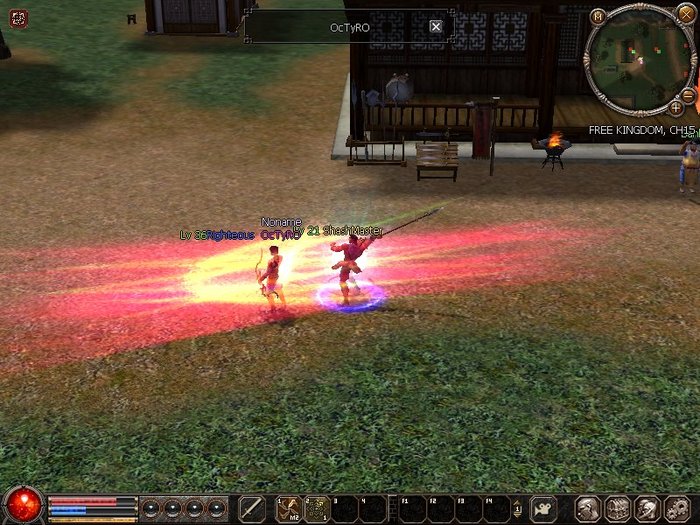Click the red orb at the bottom-left
700x525 pixels.
[x=22, y=506]
